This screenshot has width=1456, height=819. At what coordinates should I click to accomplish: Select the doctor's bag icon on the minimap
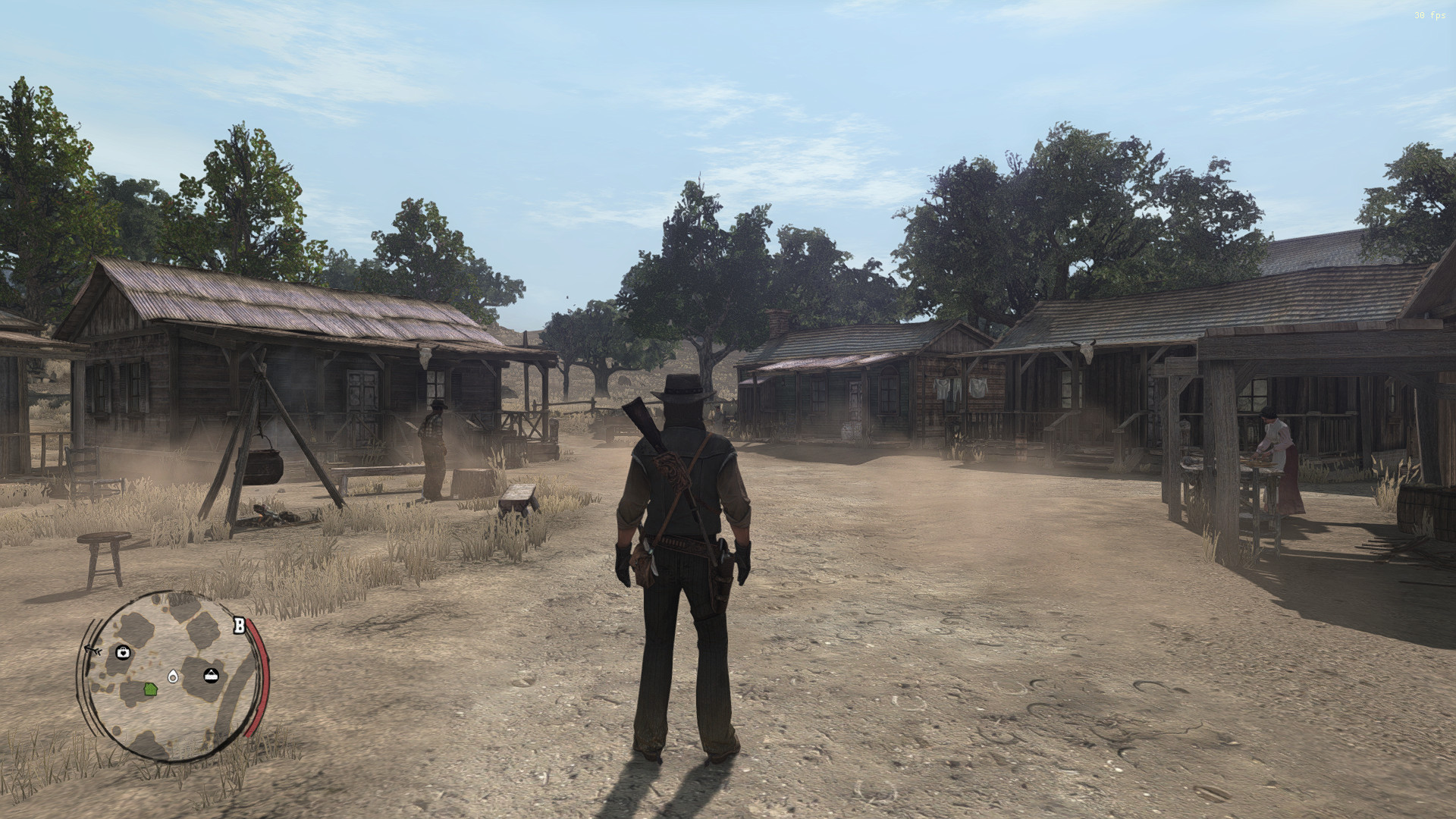click(x=123, y=652)
